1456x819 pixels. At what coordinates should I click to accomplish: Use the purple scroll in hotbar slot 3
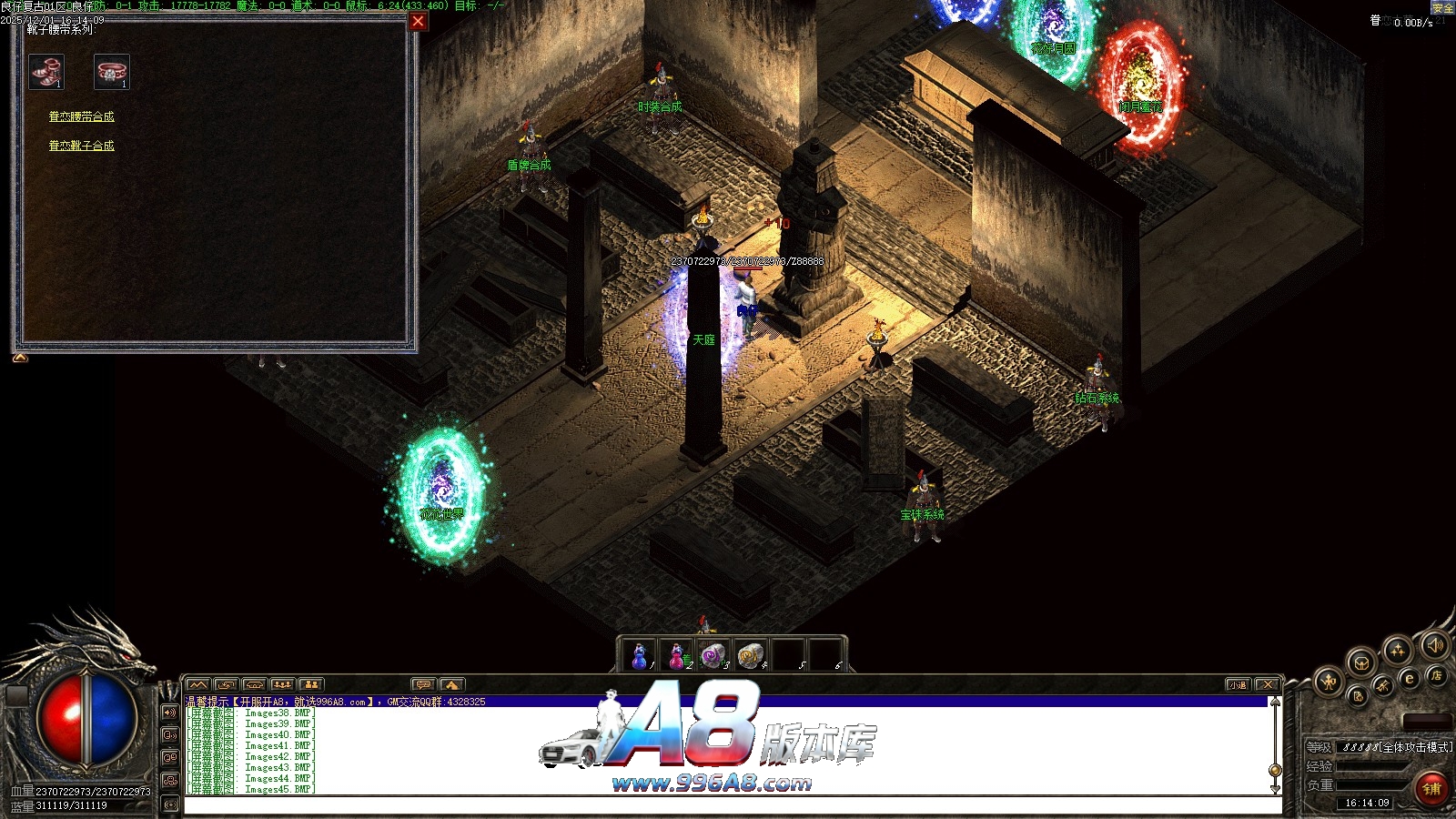coord(713,654)
